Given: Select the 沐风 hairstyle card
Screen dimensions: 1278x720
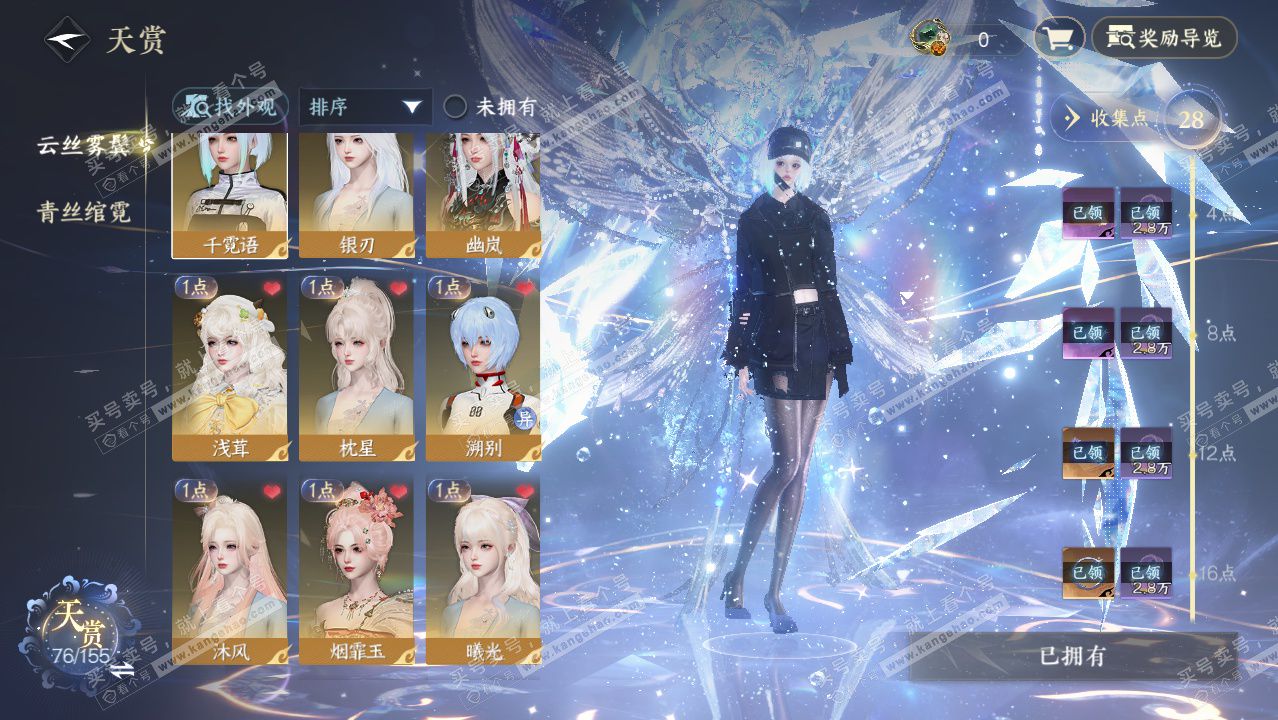Looking at the screenshot, I should (x=230, y=572).
